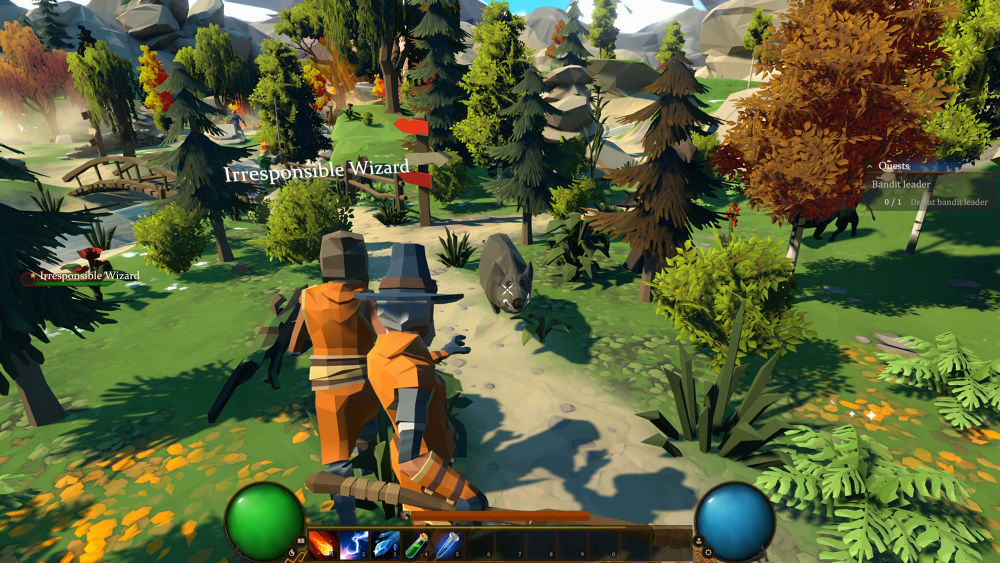
Task: Open the character sheet icon by the mana orb
Action: point(699,540)
